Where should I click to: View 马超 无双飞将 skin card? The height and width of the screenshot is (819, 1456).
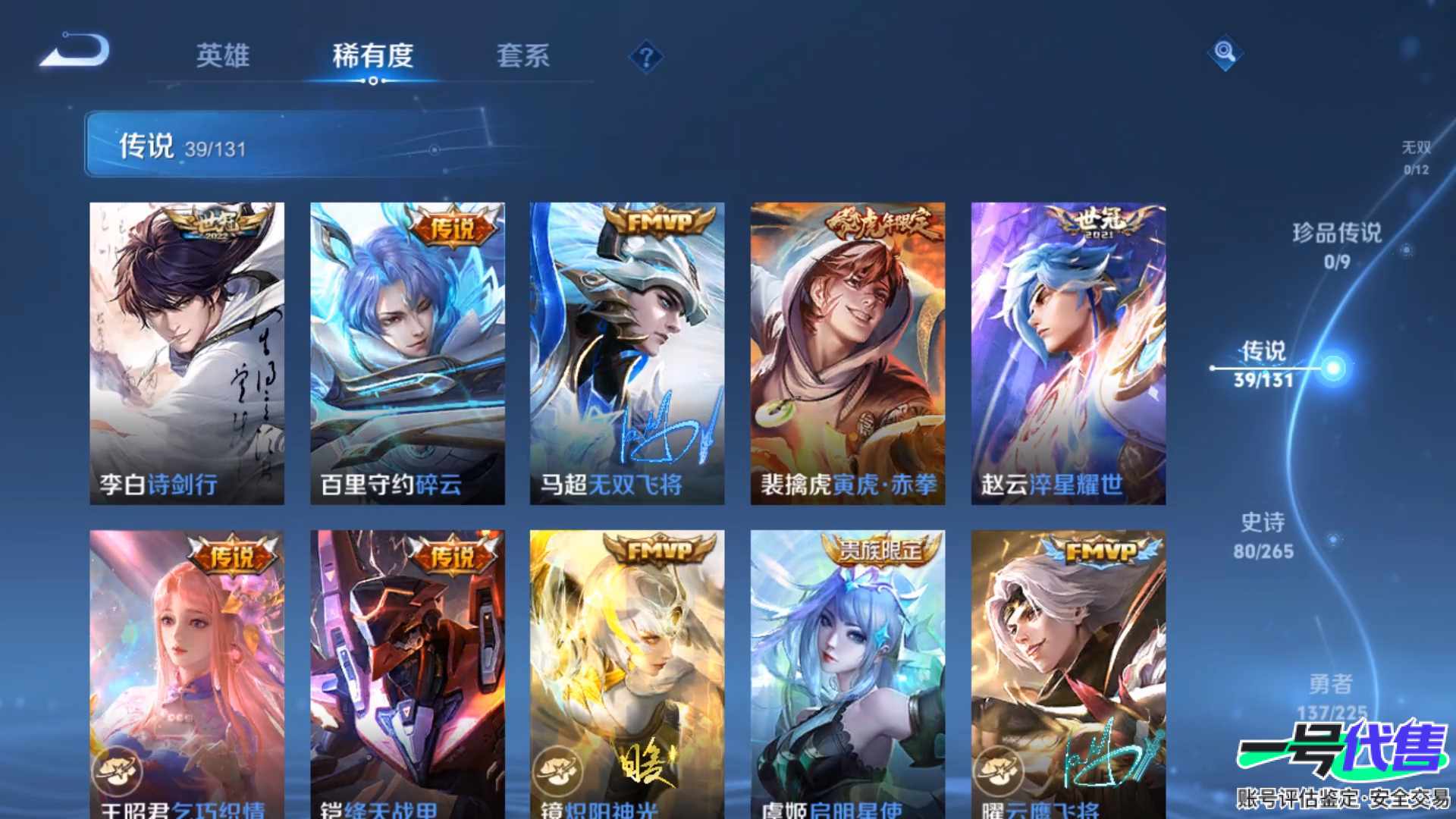(626, 353)
